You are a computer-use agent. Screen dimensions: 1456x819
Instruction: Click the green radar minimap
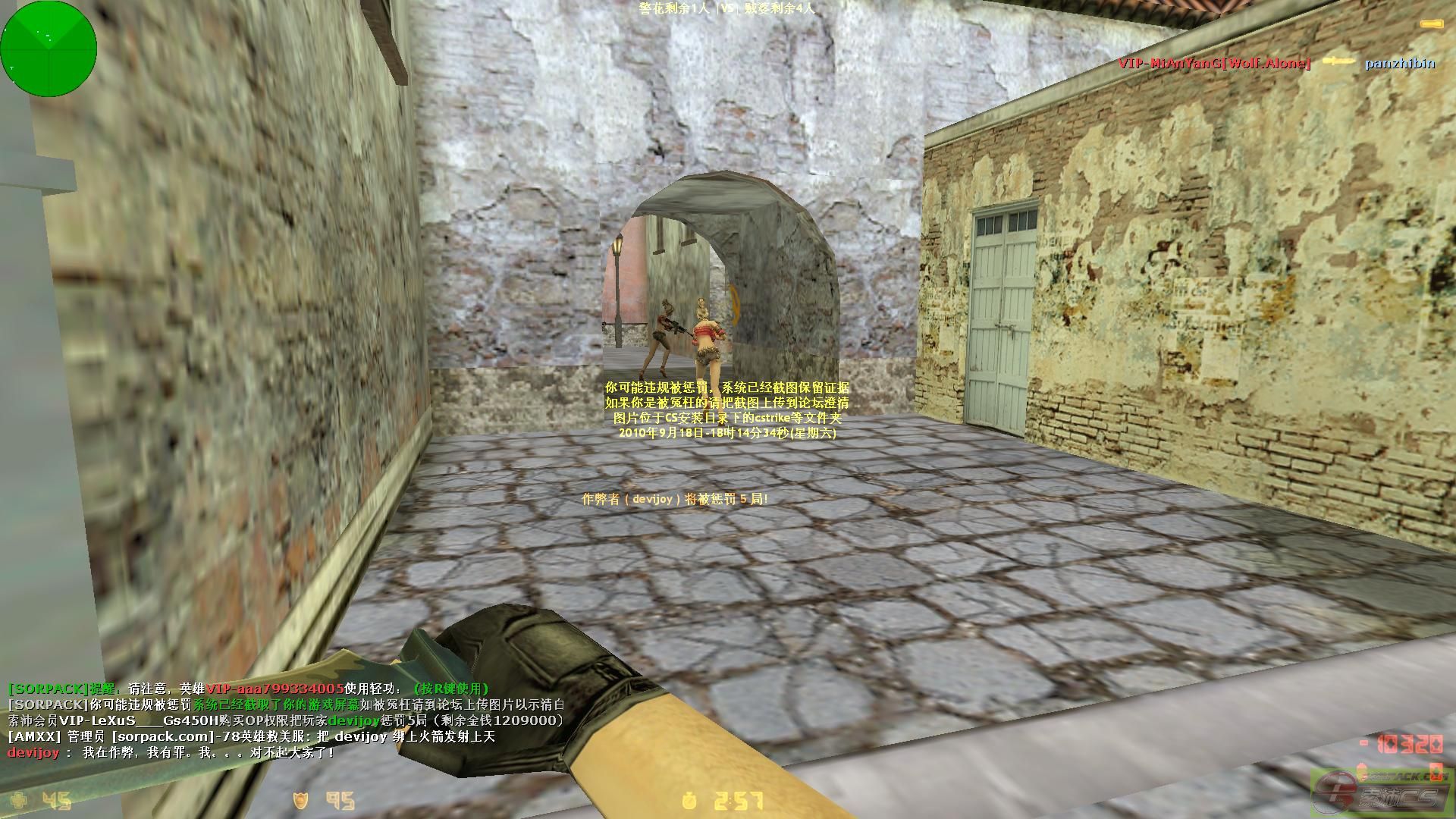click(49, 49)
